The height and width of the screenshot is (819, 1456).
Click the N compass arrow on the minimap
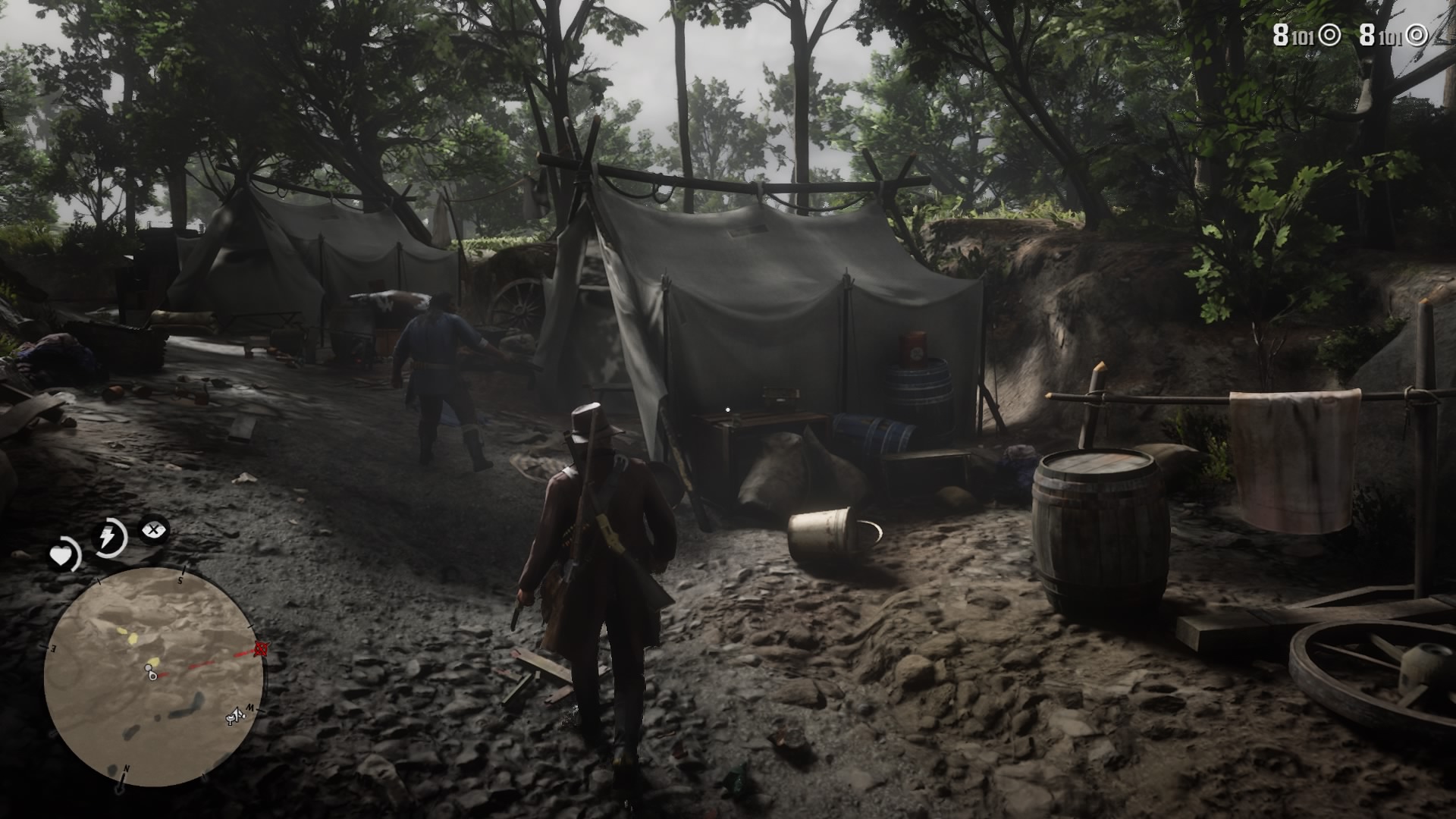click(x=127, y=770)
